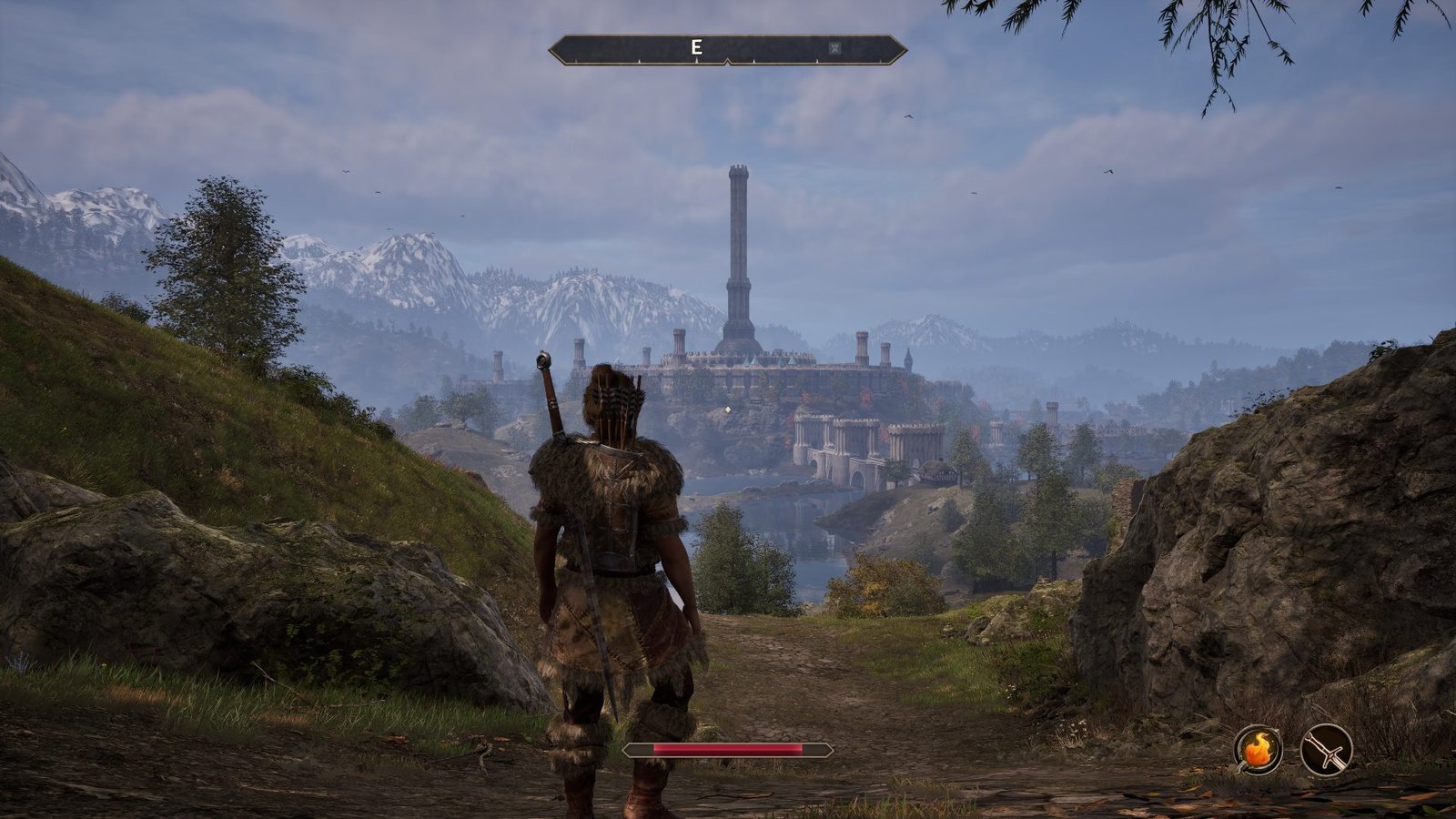Click the compass bar at the top
This screenshot has height=819, width=1456.
click(773, 47)
